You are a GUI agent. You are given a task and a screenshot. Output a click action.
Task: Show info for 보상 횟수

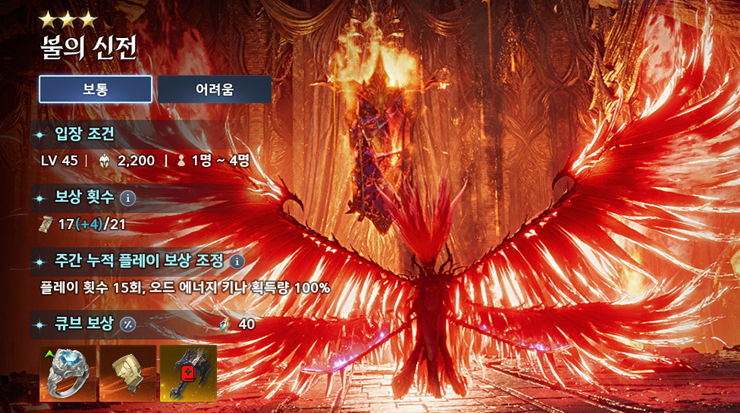point(128,197)
